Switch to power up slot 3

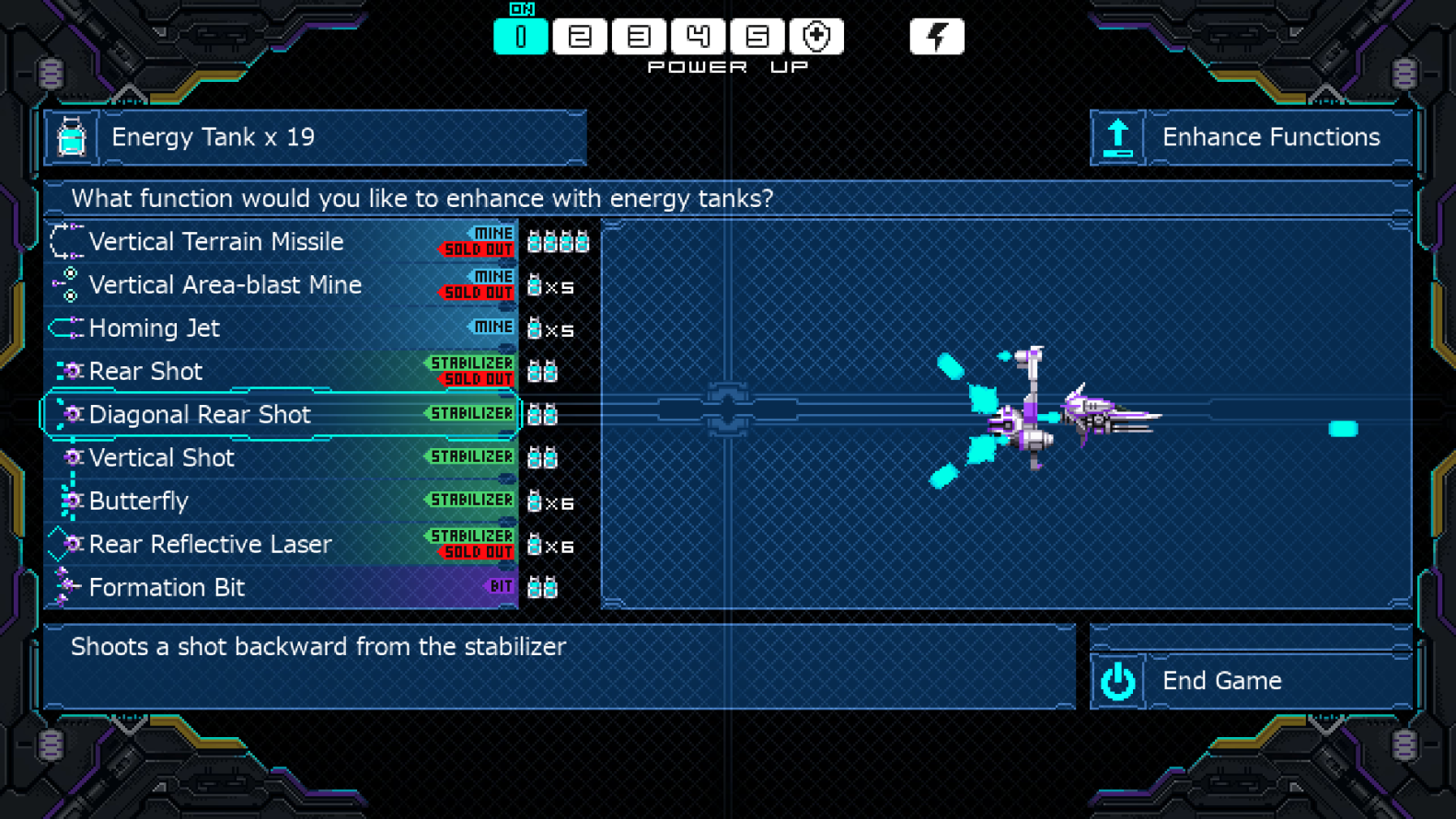[x=639, y=37]
